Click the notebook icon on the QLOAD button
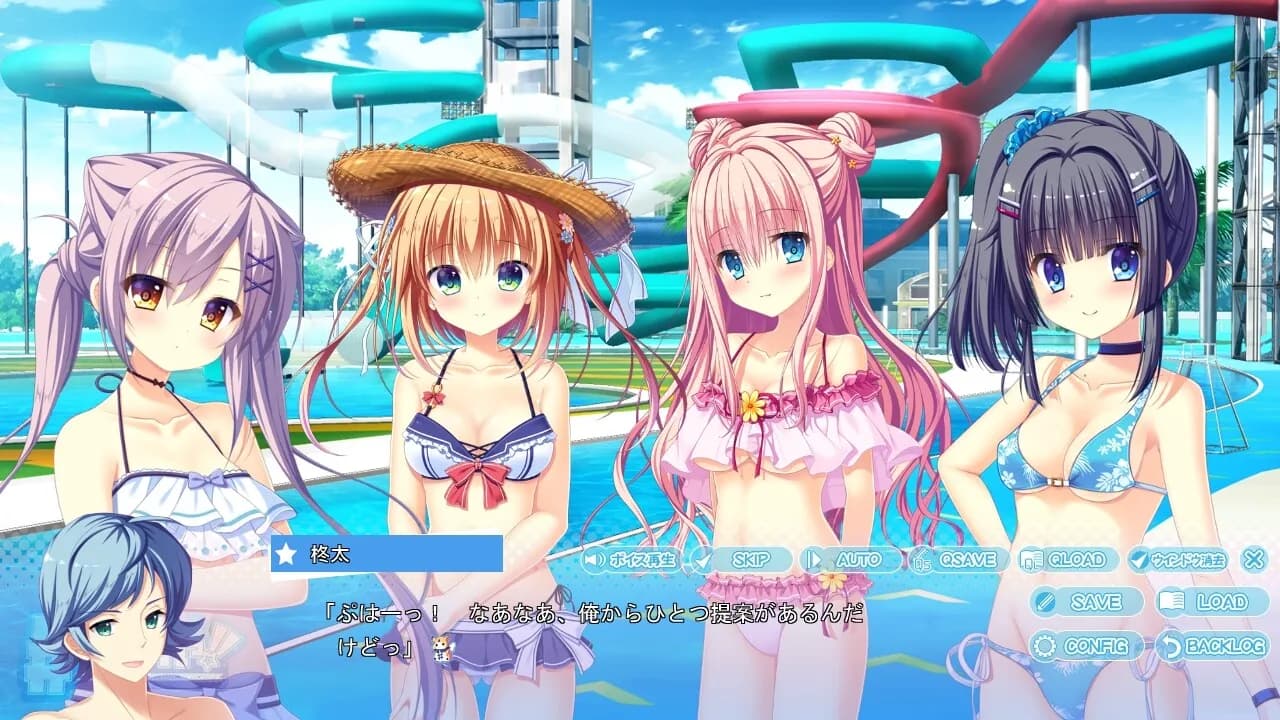Viewport: 1280px width, 720px height. pyautogui.click(x=1030, y=560)
